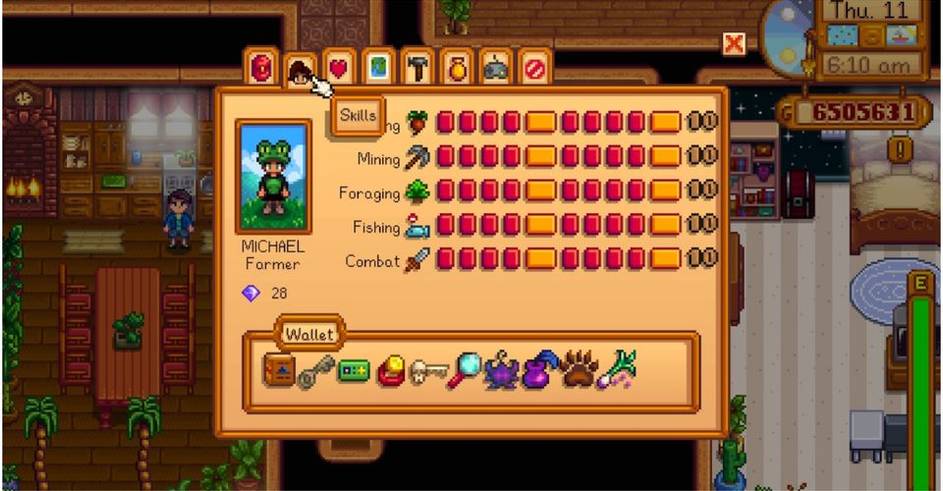Open the Options gamepad tab
Screen dimensions: 943x491
pos(494,69)
